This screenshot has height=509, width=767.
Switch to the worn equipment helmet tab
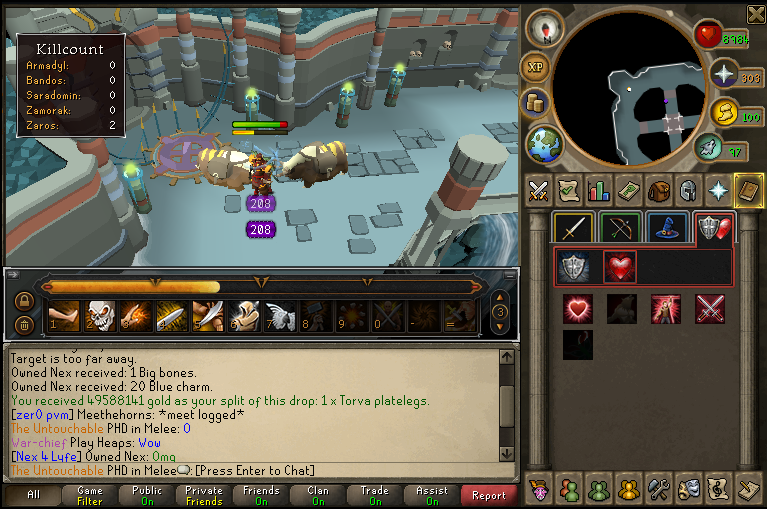click(x=687, y=189)
